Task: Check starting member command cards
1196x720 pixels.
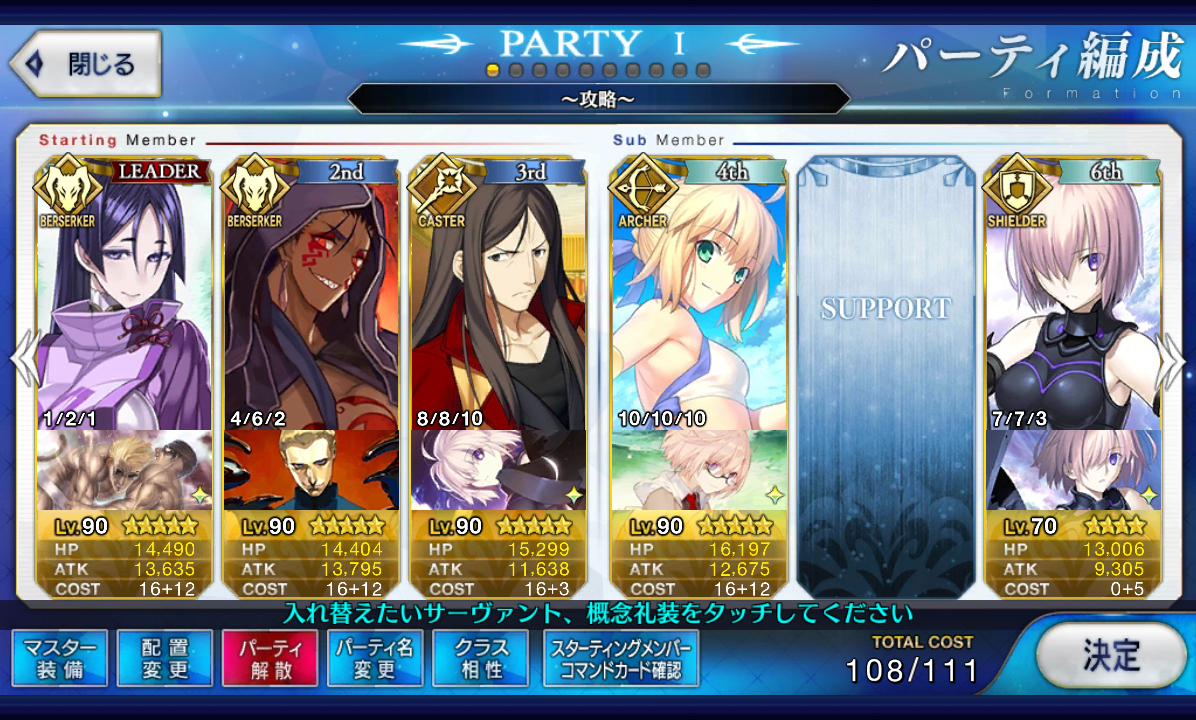Action: (x=620, y=658)
